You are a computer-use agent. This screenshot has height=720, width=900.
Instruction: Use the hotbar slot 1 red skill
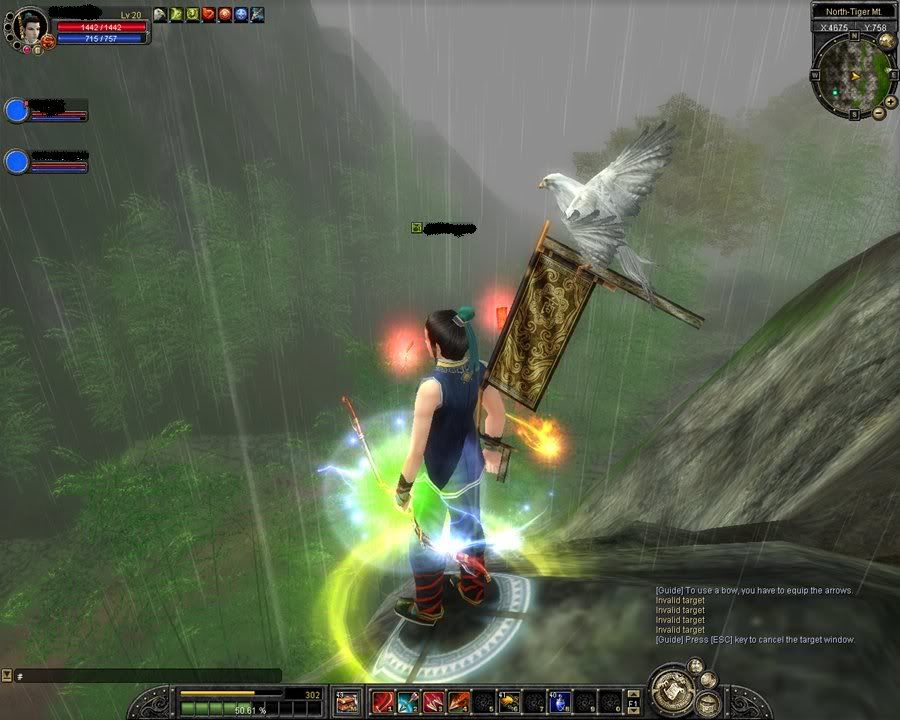click(x=383, y=702)
